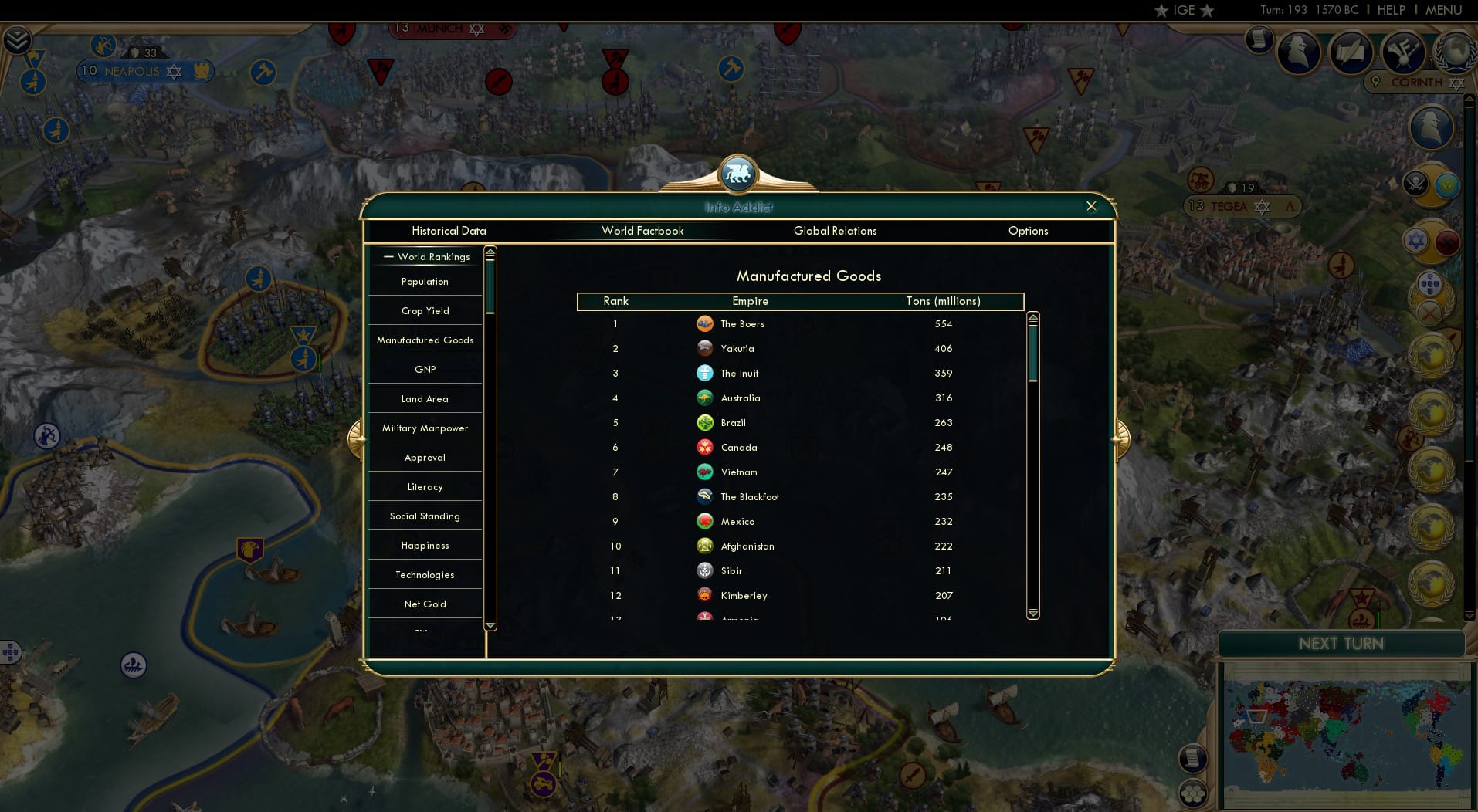Open the Historical Data tab
The image size is (1478, 812).
point(449,231)
